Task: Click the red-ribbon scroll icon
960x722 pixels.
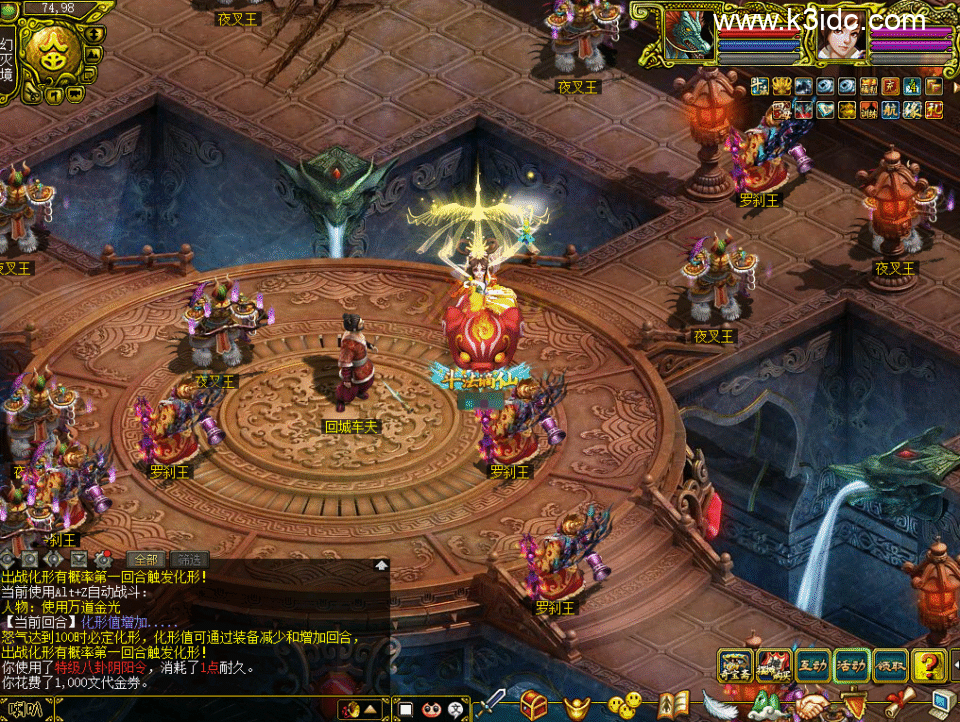Action: [899, 704]
